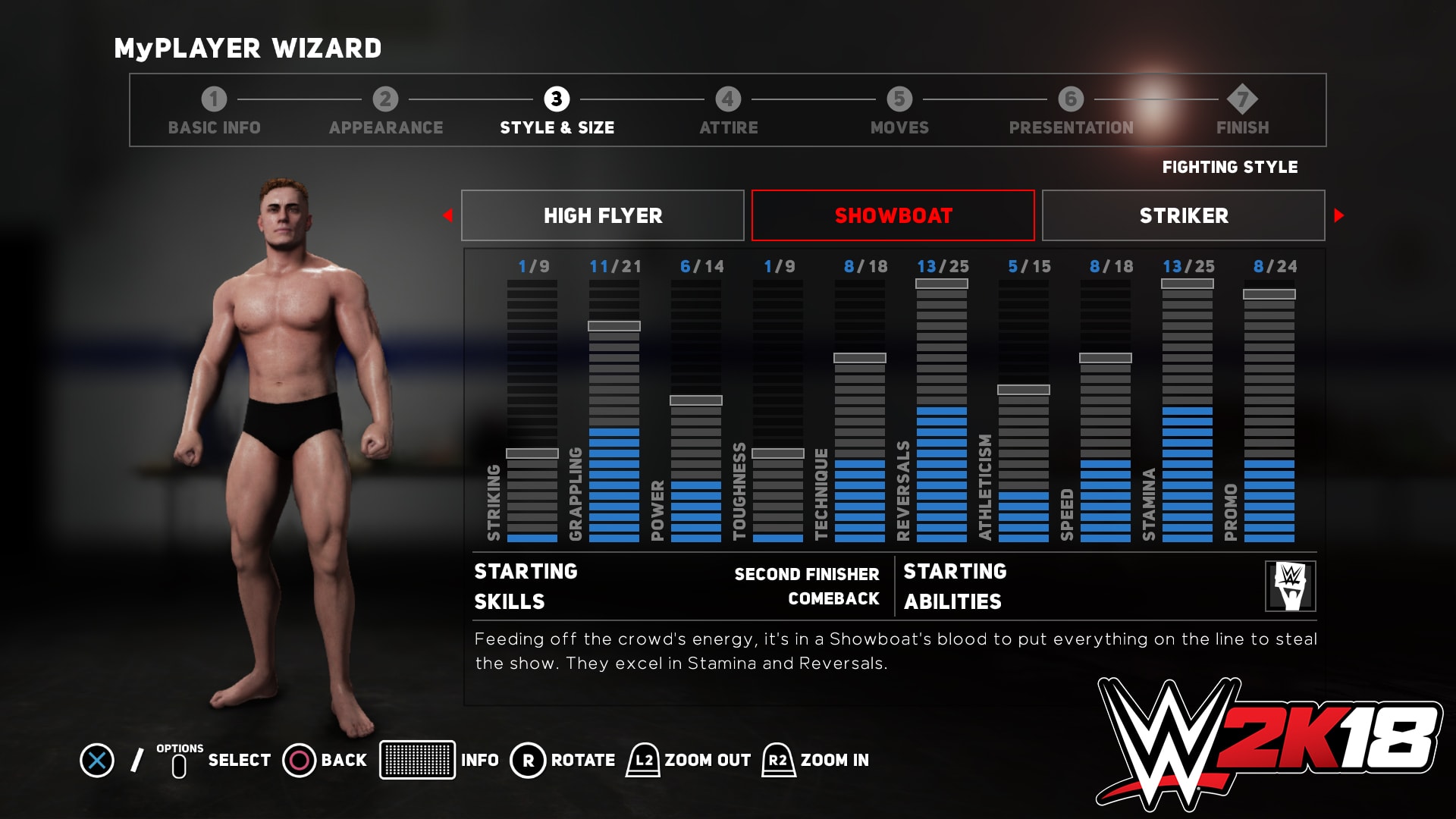
Task: Select the High Flyer fighting style
Action: (603, 215)
